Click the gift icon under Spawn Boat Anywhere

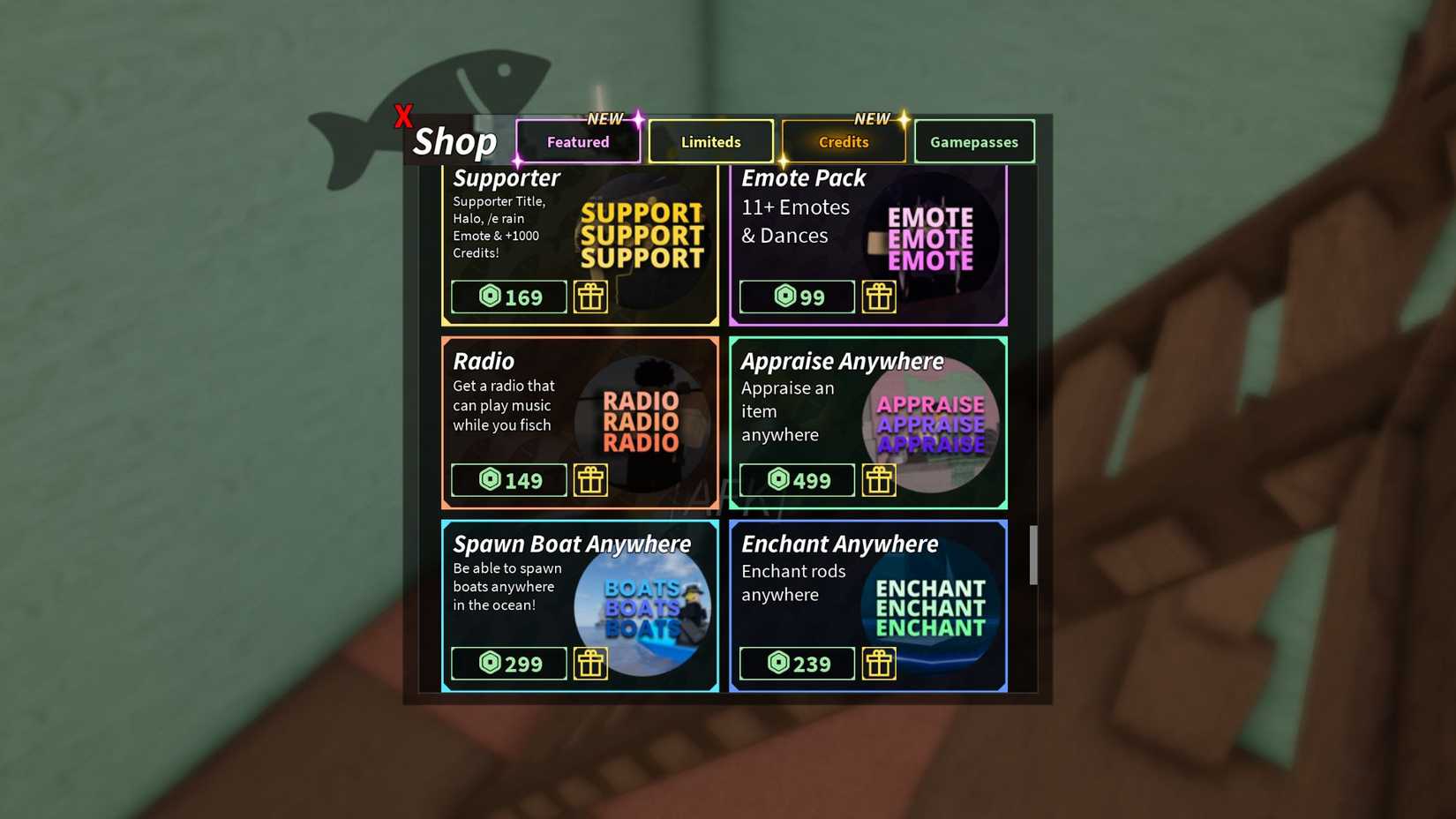(x=591, y=664)
